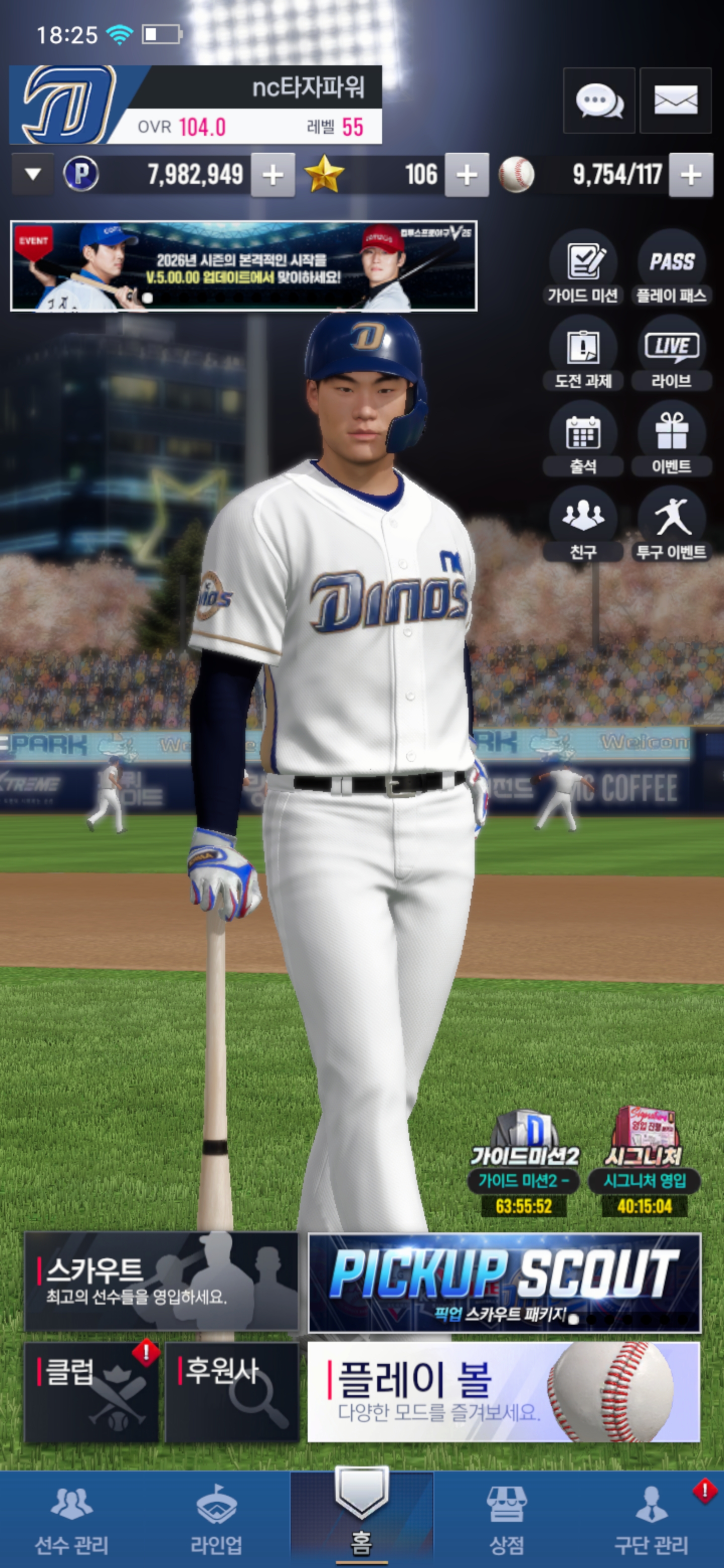
Task: Open the 라이브 LIVE menu
Action: pyautogui.click(x=672, y=353)
